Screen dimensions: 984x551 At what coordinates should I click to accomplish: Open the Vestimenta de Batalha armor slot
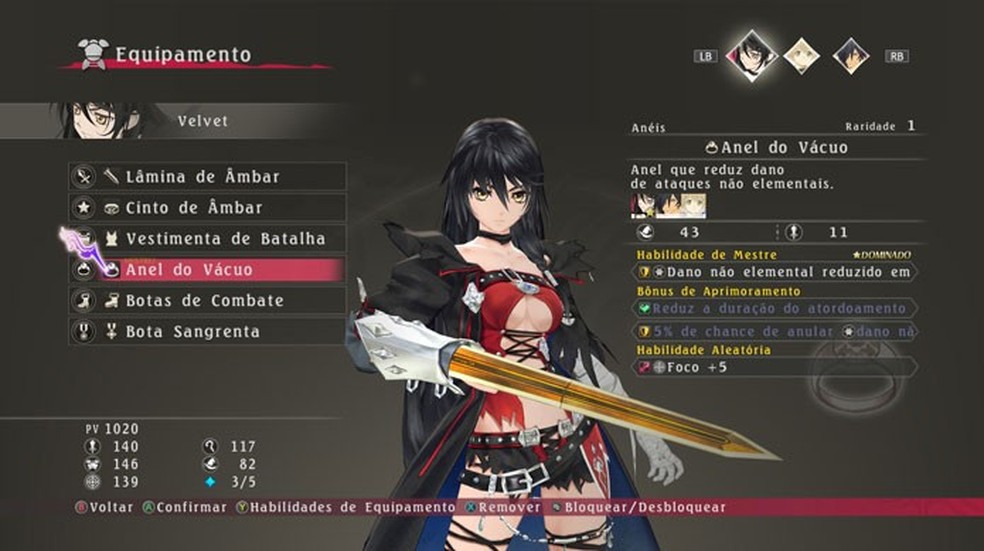click(207, 239)
